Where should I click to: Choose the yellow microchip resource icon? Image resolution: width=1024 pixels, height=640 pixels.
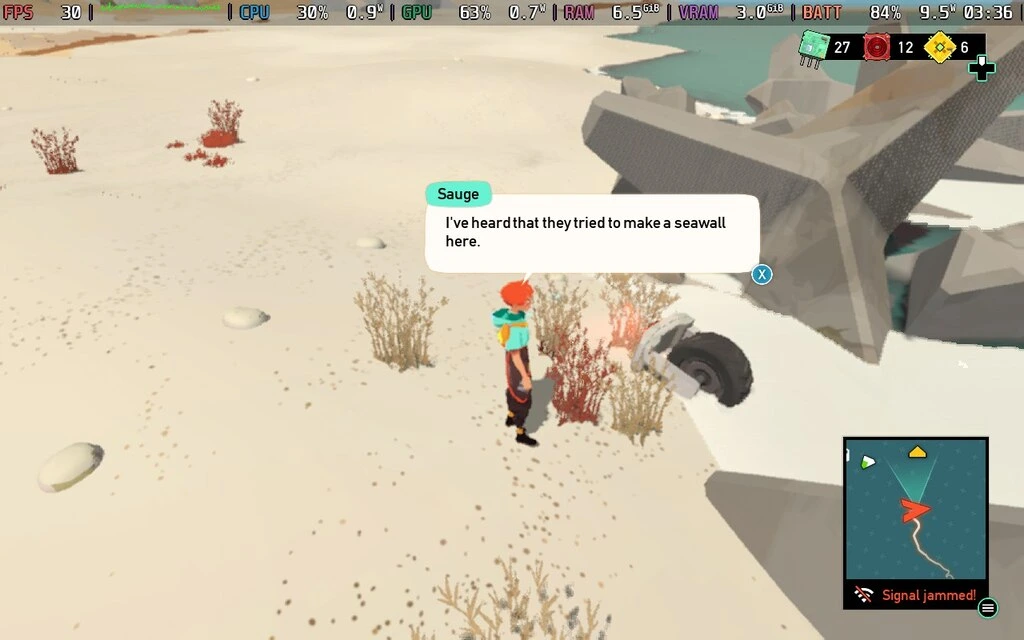[939, 47]
